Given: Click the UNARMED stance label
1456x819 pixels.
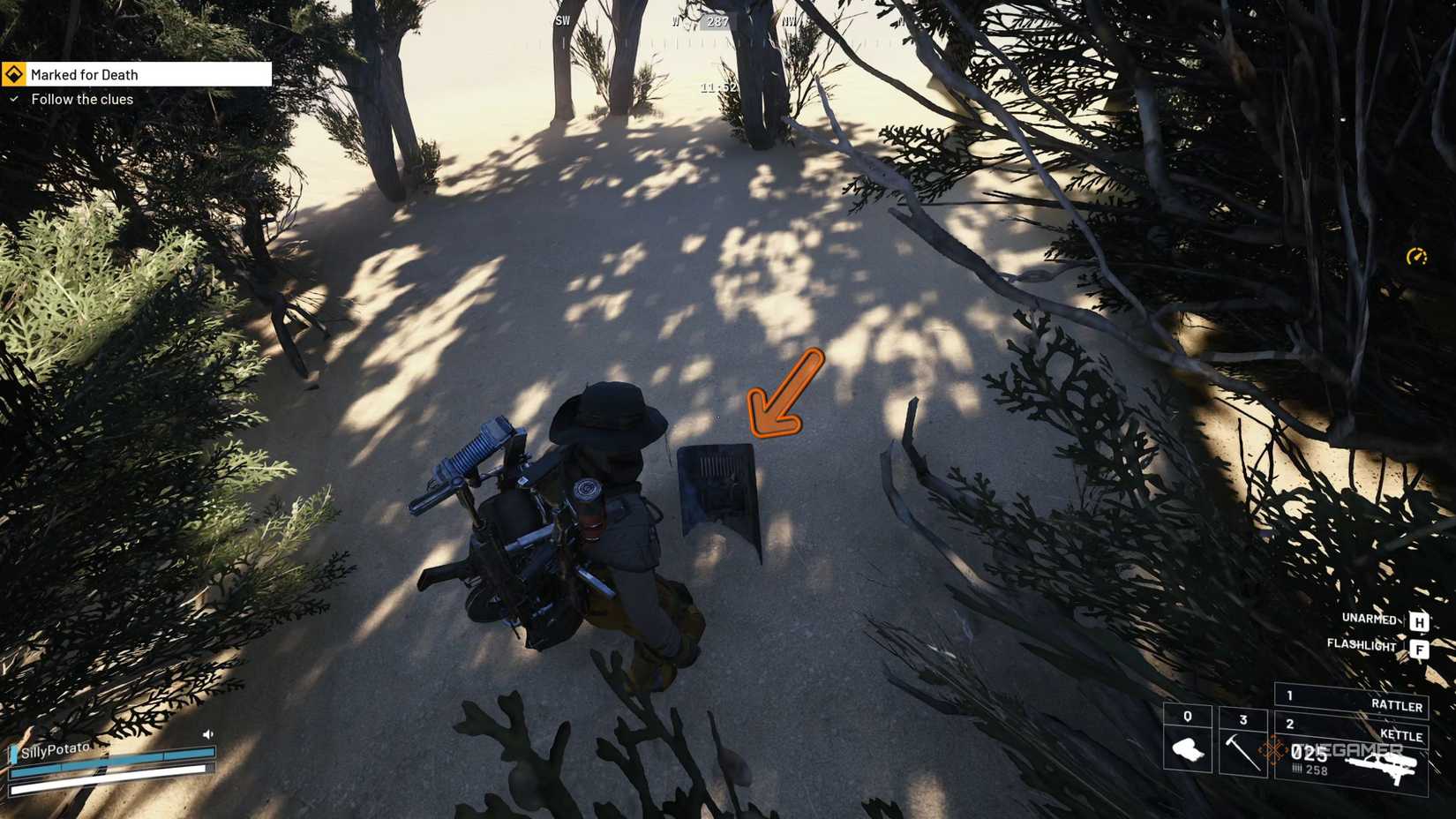Looking at the screenshot, I should (x=1369, y=620).
